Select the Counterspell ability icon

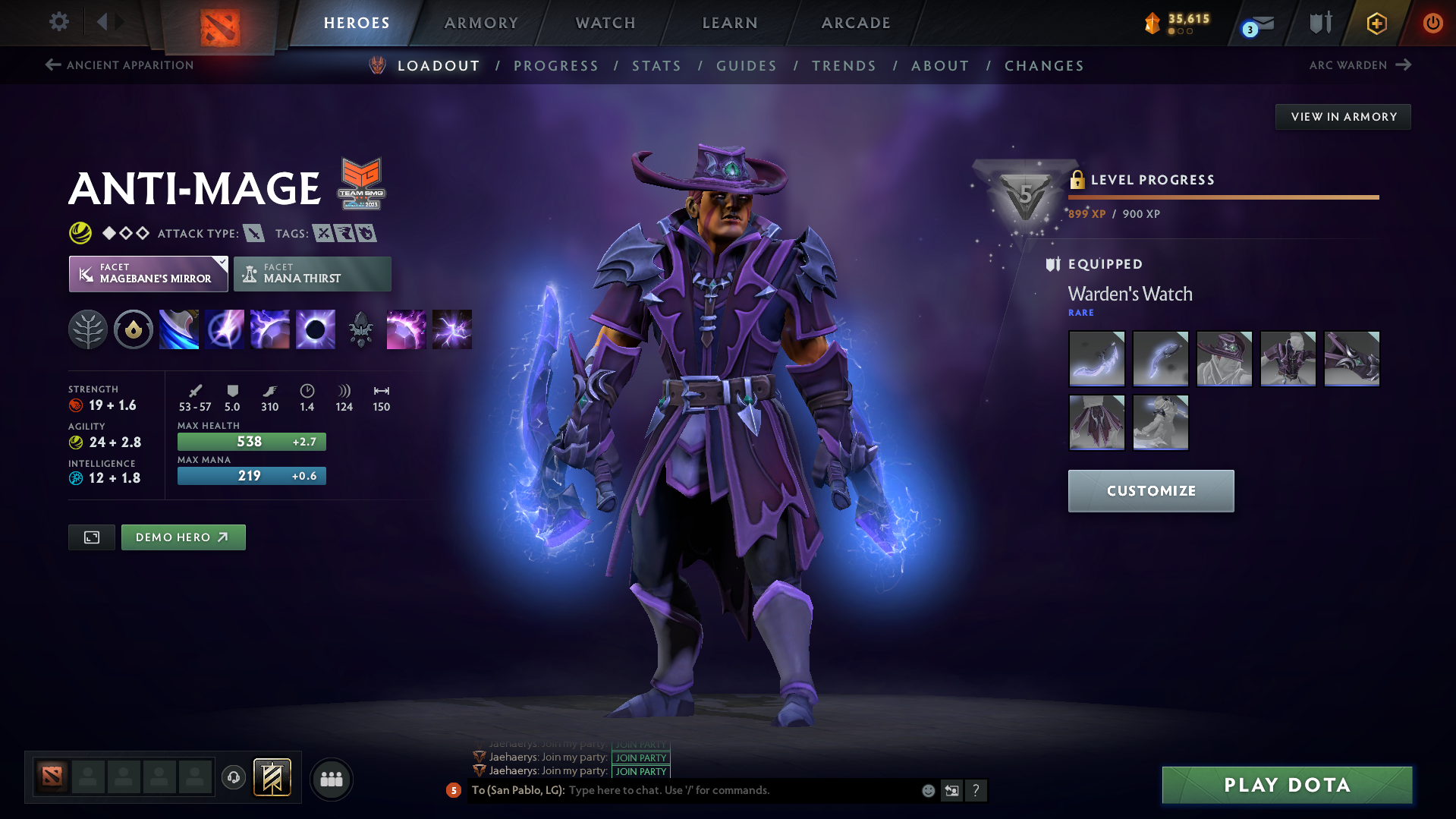[270, 329]
